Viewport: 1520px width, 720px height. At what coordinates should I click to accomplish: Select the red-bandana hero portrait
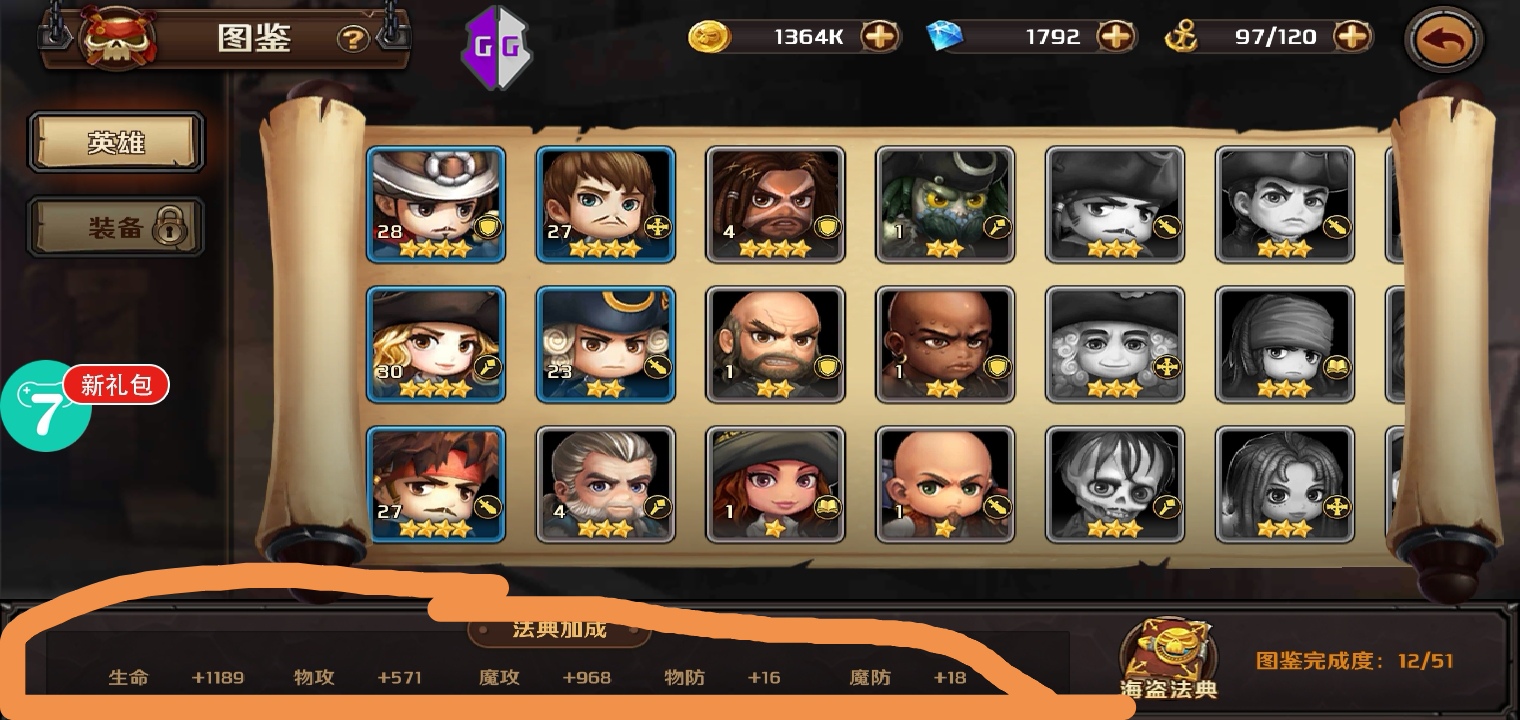click(436, 484)
